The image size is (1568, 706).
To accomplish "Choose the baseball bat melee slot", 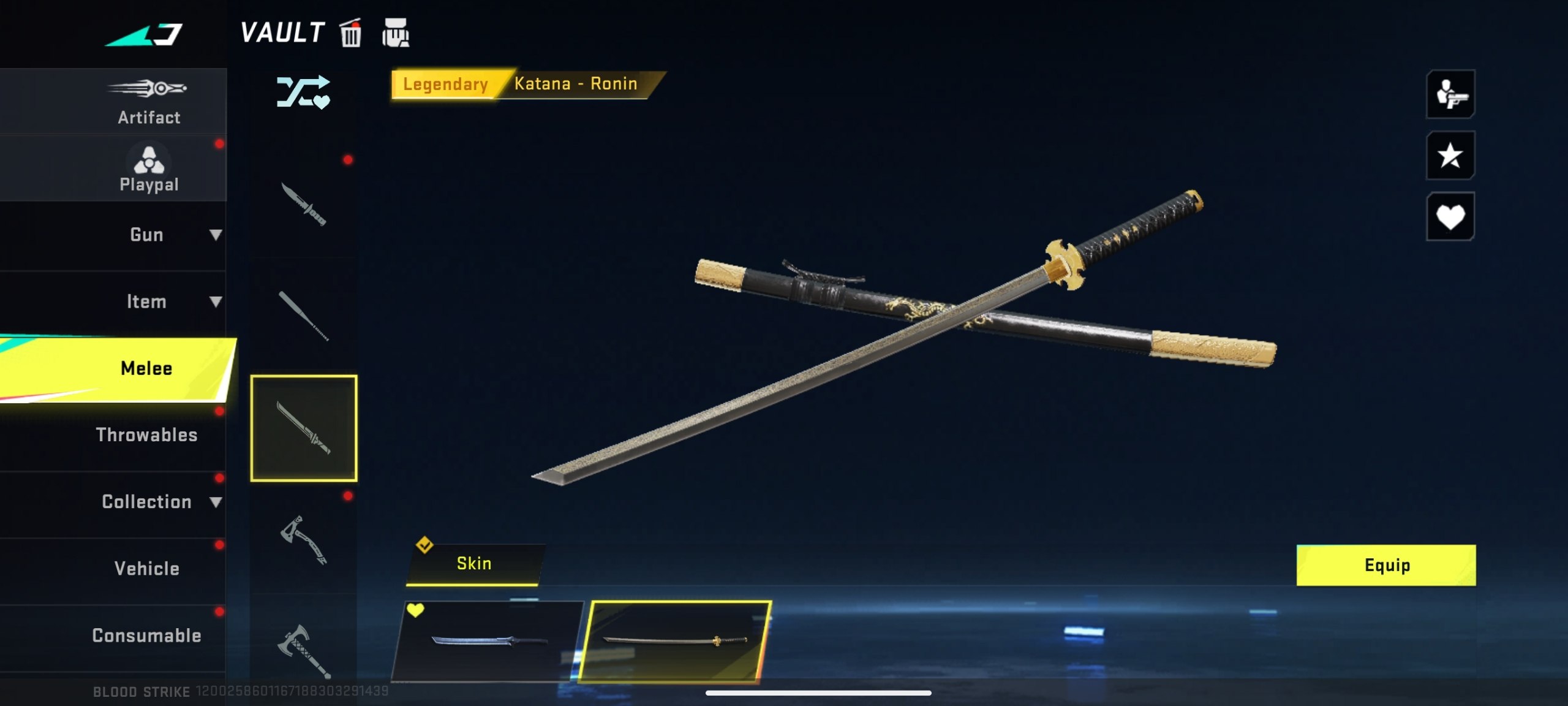I will [303, 316].
